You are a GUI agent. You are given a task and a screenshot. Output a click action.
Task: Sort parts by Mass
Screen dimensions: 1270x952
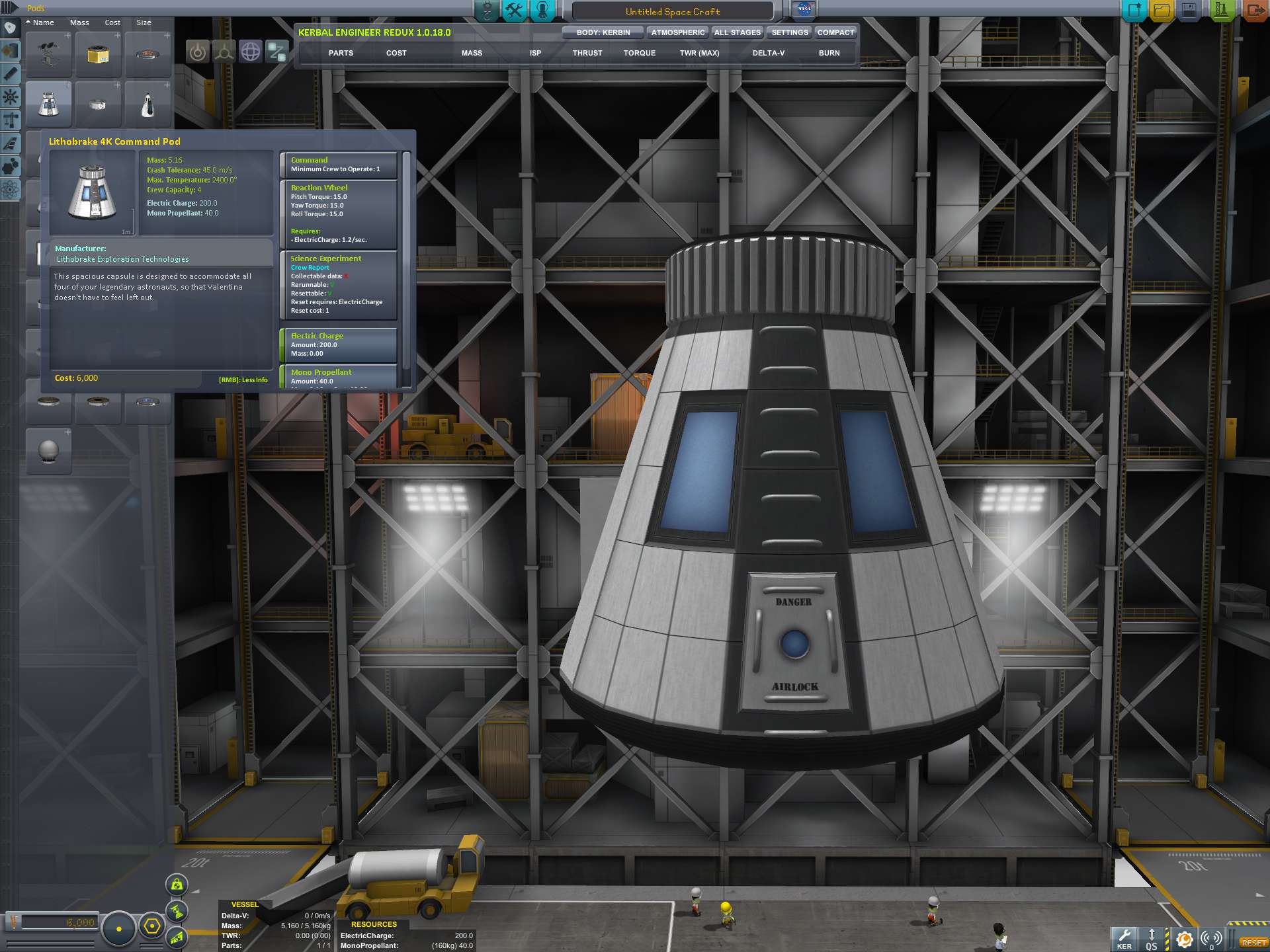pos(79,22)
